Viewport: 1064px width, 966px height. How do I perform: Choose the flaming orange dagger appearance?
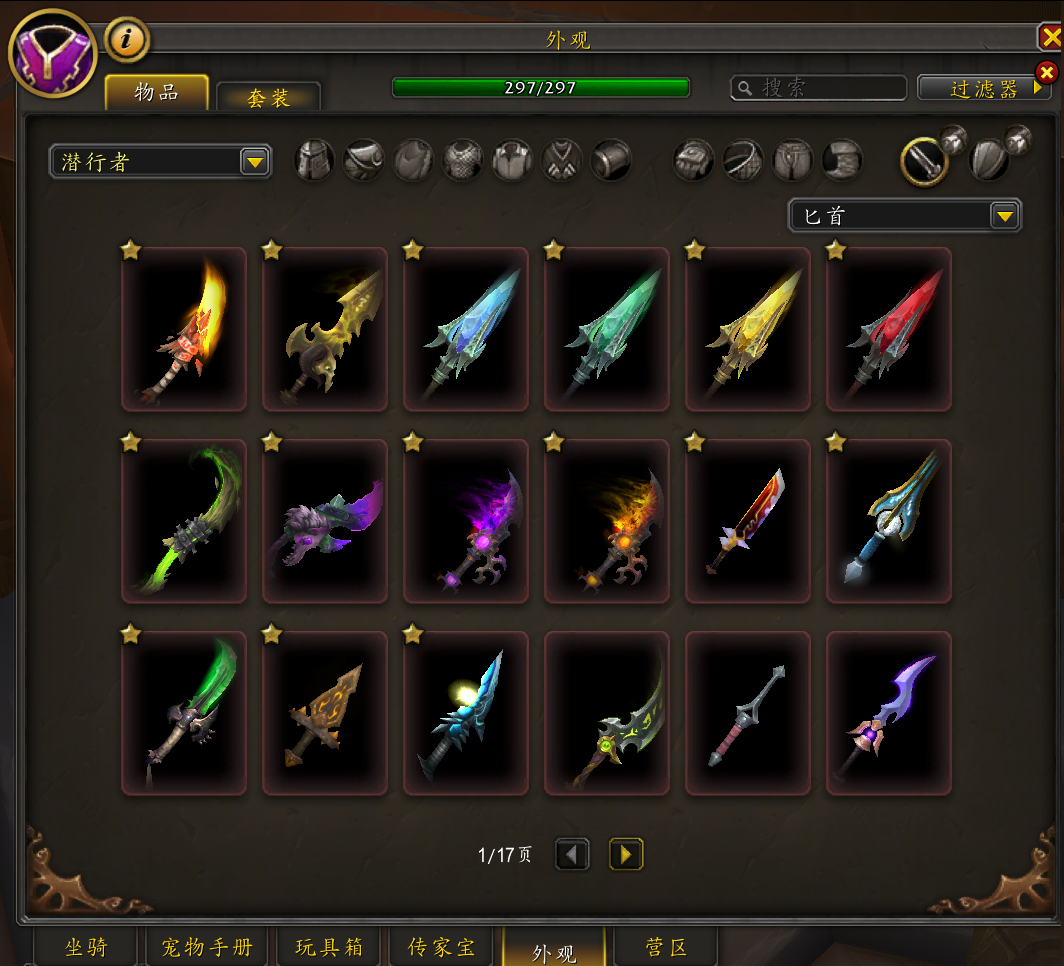(x=184, y=329)
